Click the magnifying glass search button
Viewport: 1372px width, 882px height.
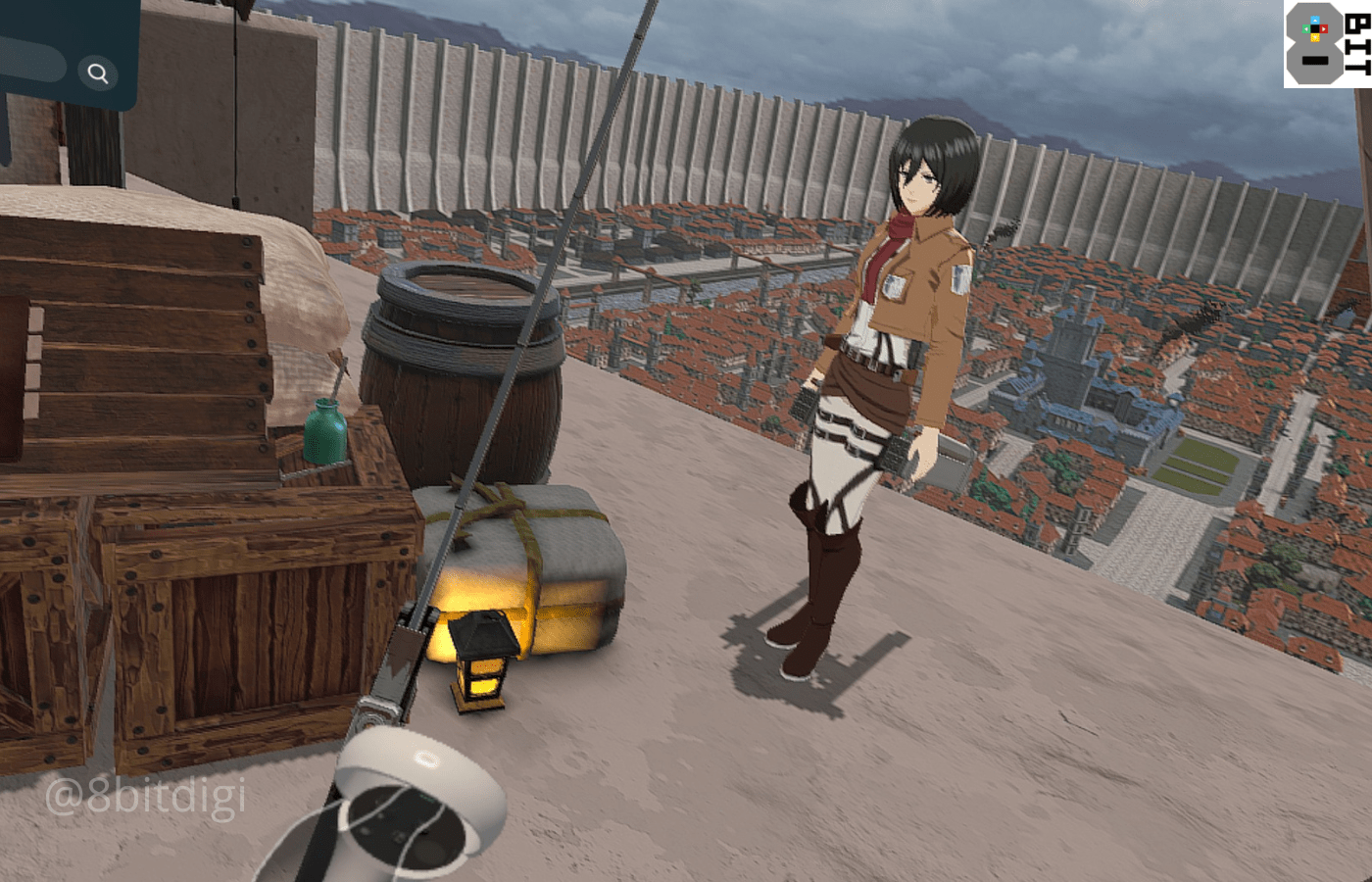click(x=98, y=73)
